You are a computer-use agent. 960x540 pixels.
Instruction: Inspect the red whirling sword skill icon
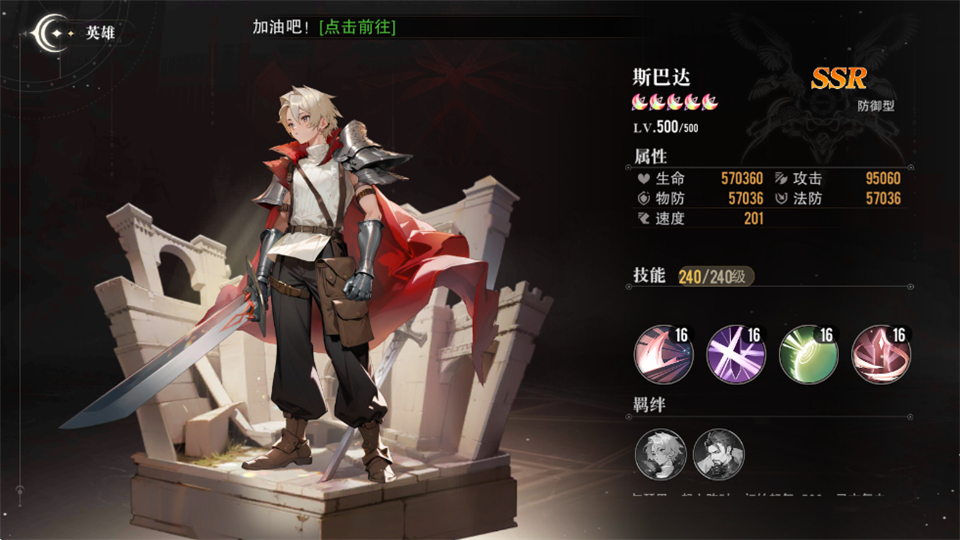pos(880,354)
